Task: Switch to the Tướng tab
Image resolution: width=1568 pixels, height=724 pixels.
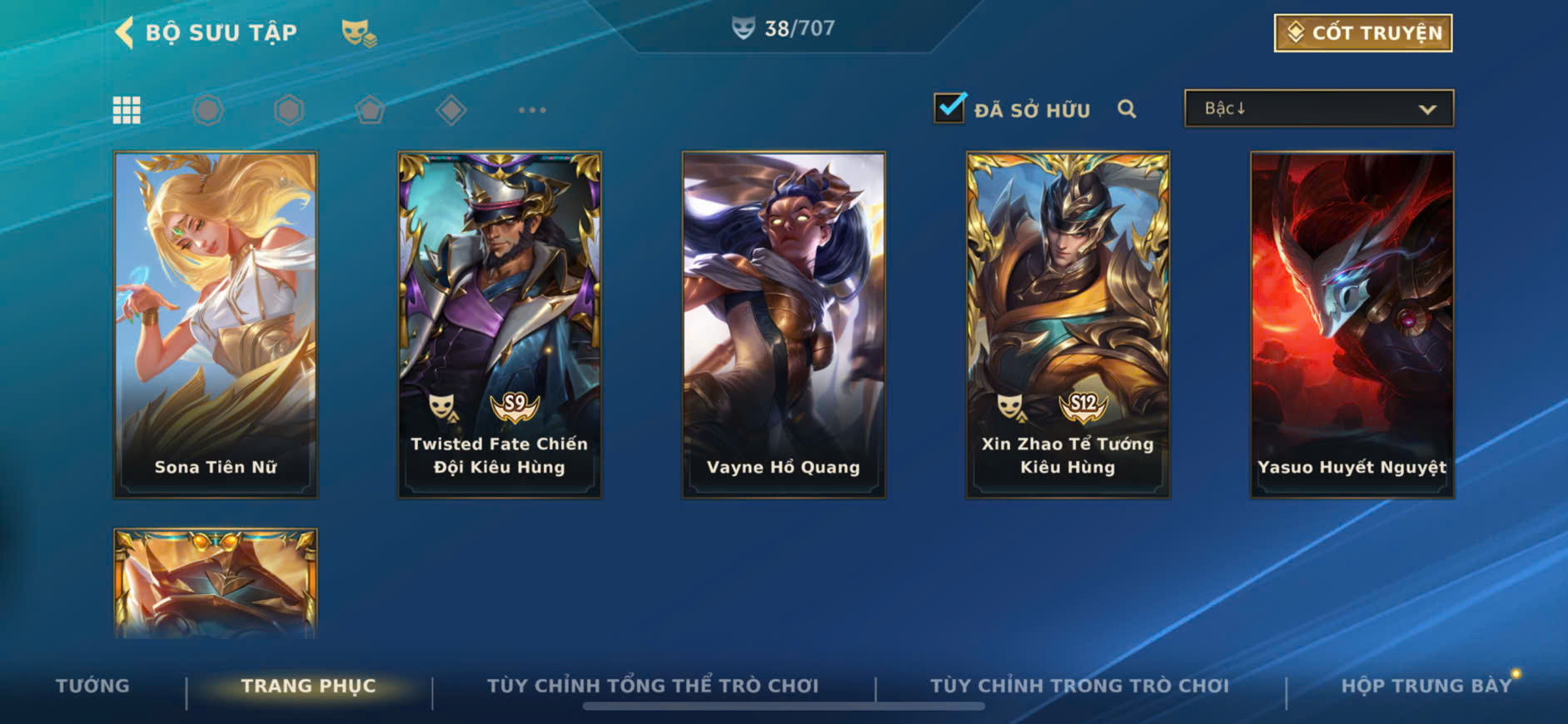Action: coord(92,686)
